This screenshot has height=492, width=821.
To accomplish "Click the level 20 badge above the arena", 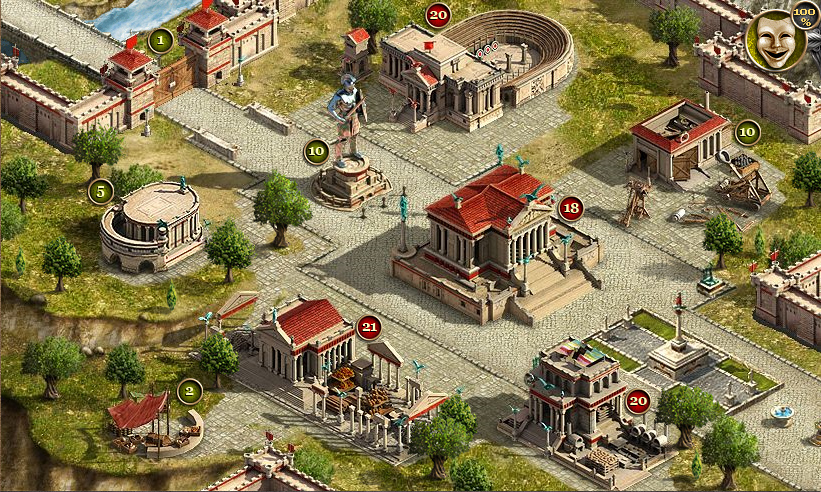I will coord(438,15).
